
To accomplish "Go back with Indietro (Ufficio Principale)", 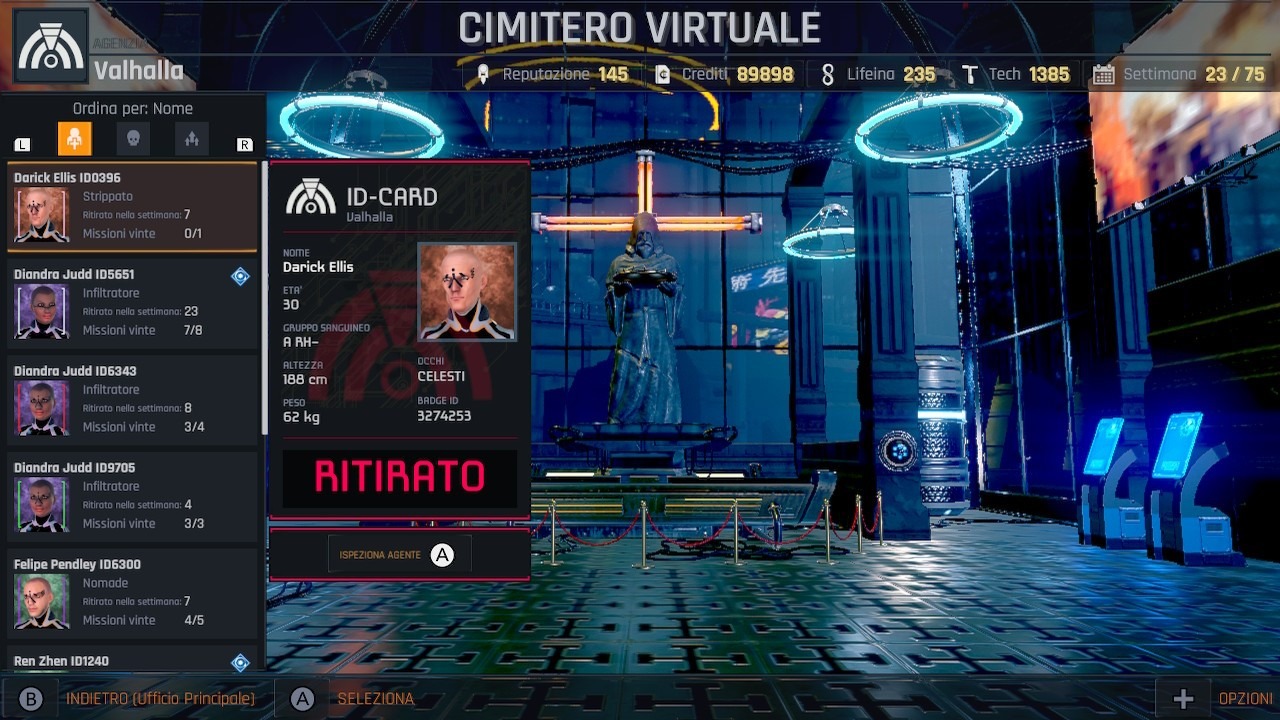I will click(x=160, y=699).
